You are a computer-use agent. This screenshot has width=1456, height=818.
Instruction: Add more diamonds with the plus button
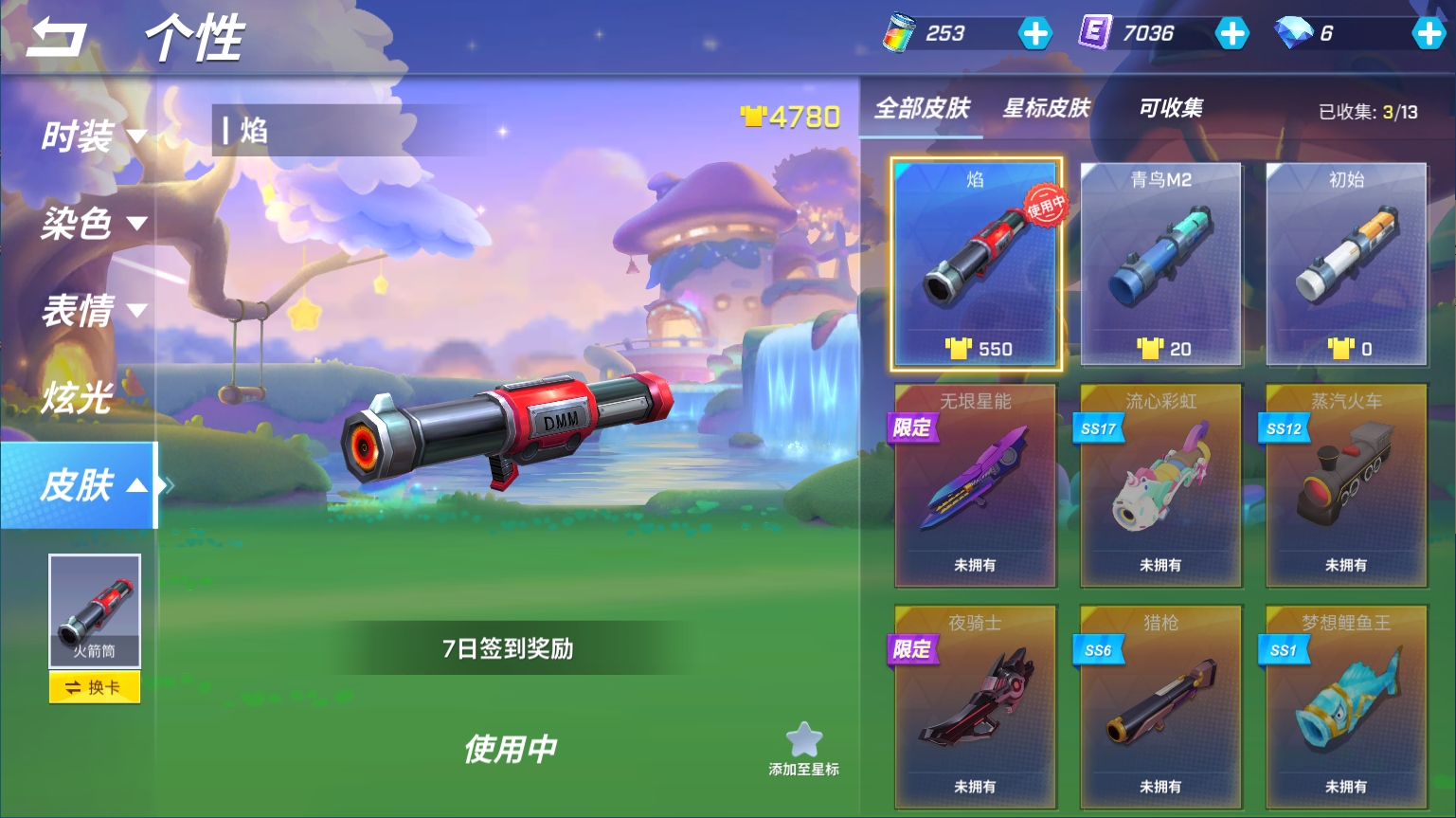1428,34
